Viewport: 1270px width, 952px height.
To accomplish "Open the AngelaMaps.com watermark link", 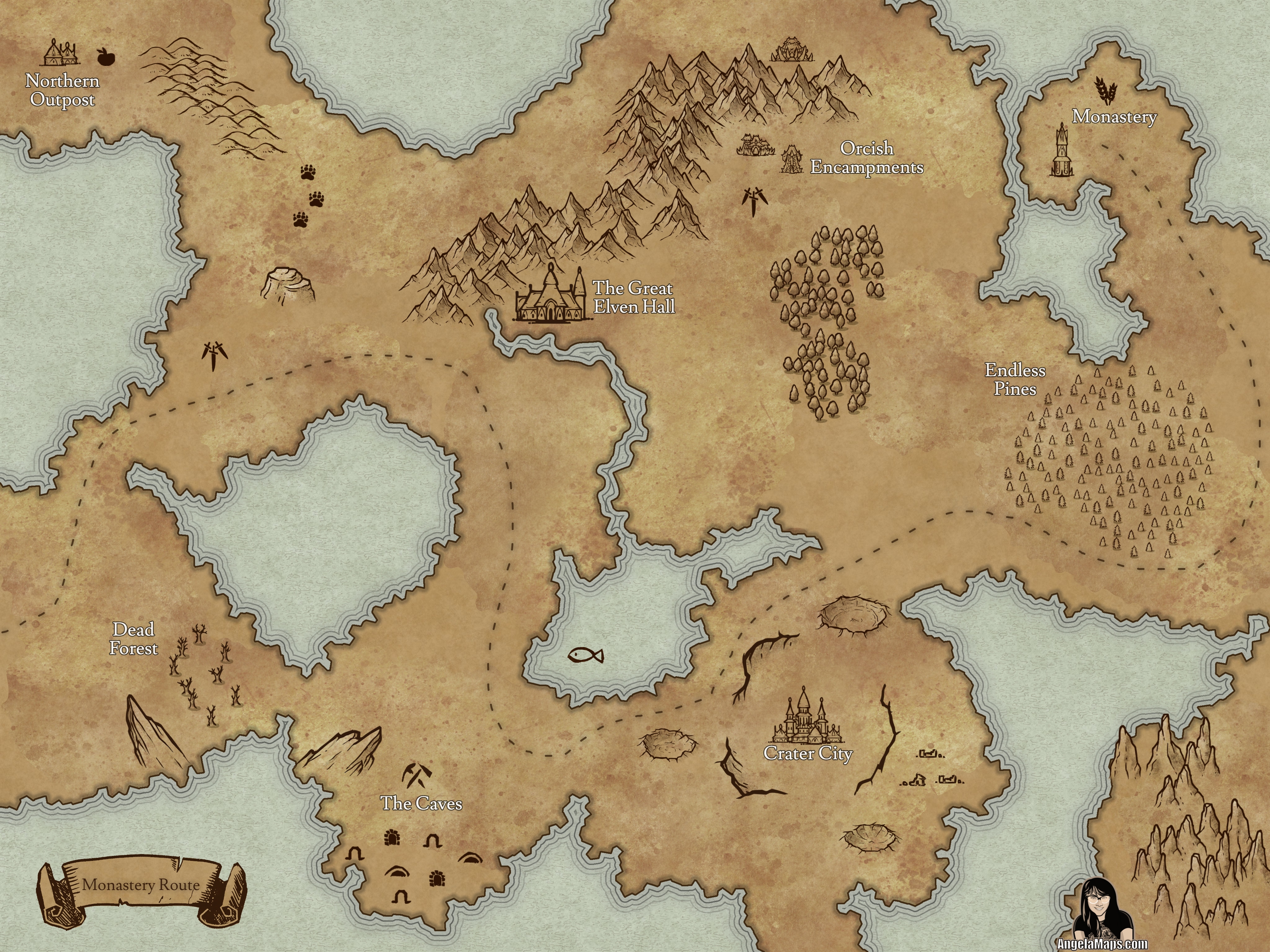I will [1102, 943].
